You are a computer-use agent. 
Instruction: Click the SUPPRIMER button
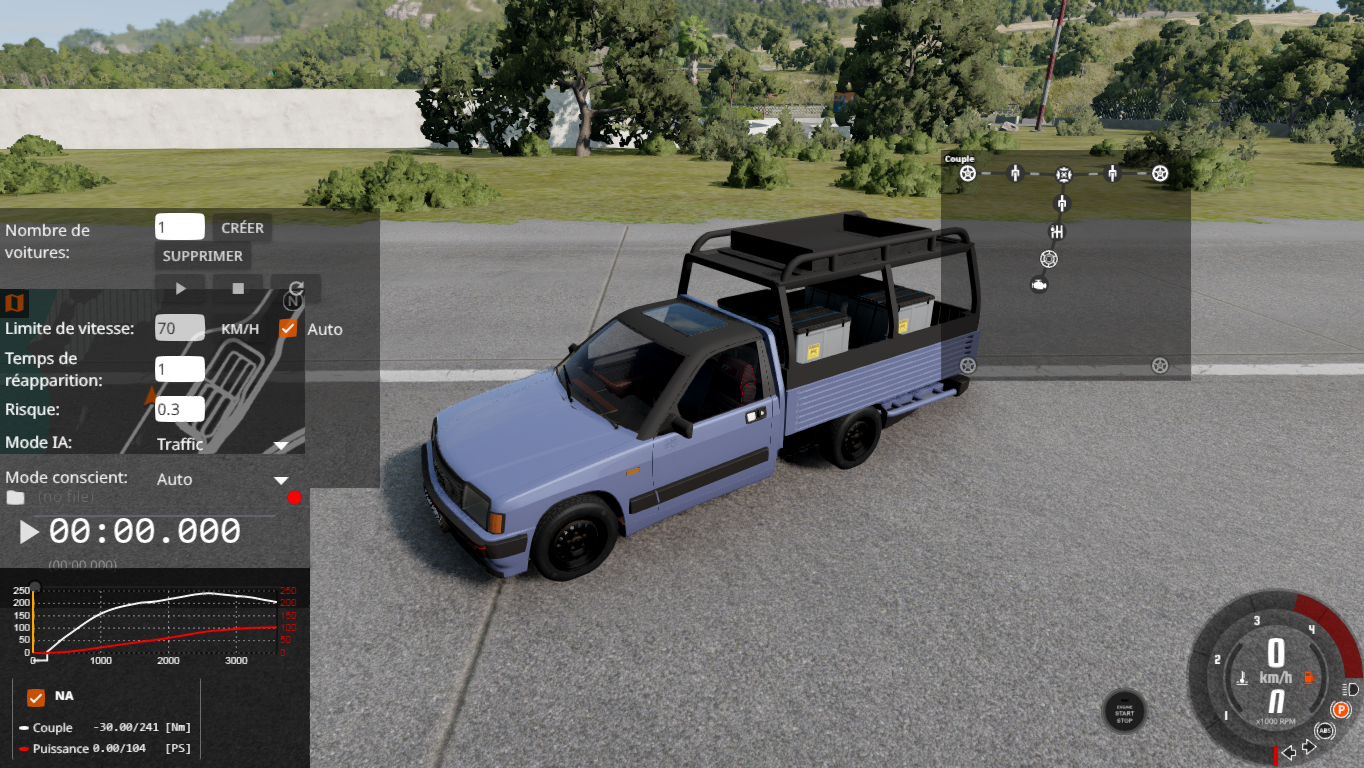pyautogui.click(x=202, y=256)
